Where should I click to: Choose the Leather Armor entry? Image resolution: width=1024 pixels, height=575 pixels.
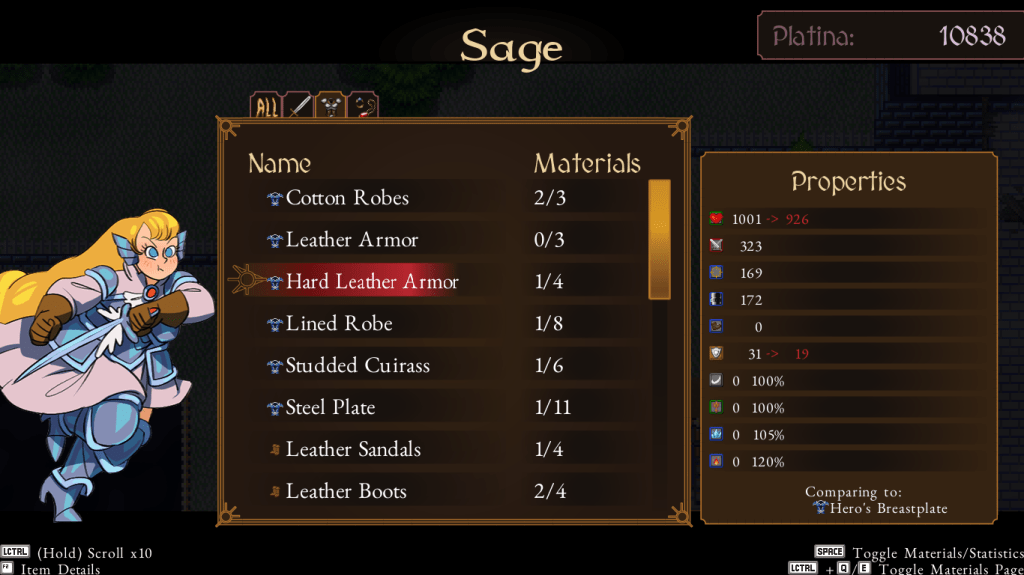click(351, 240)
